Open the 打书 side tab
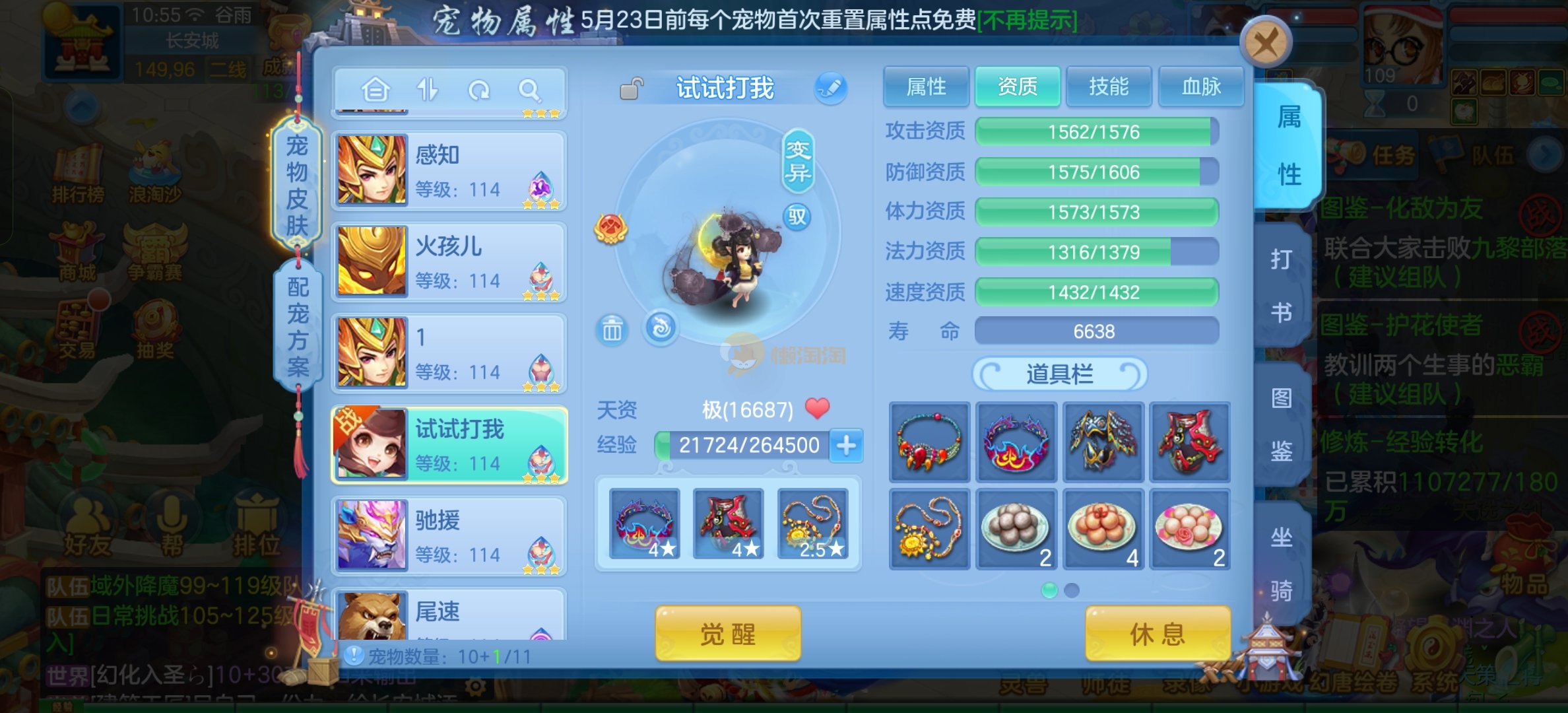This screenshot has width=1568, height=713. click(1281, 285)
